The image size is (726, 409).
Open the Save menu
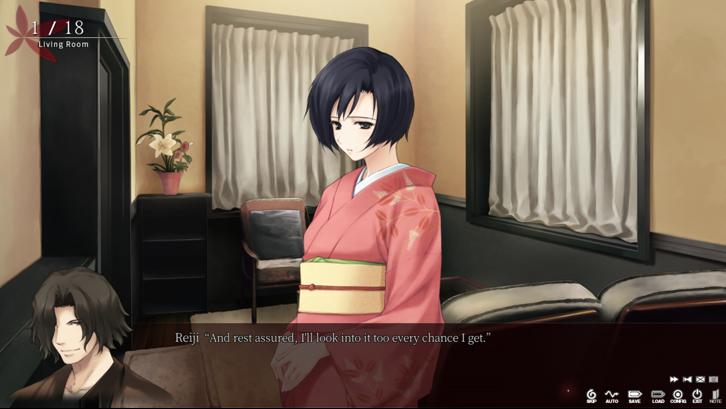click(x=634, y=395)
